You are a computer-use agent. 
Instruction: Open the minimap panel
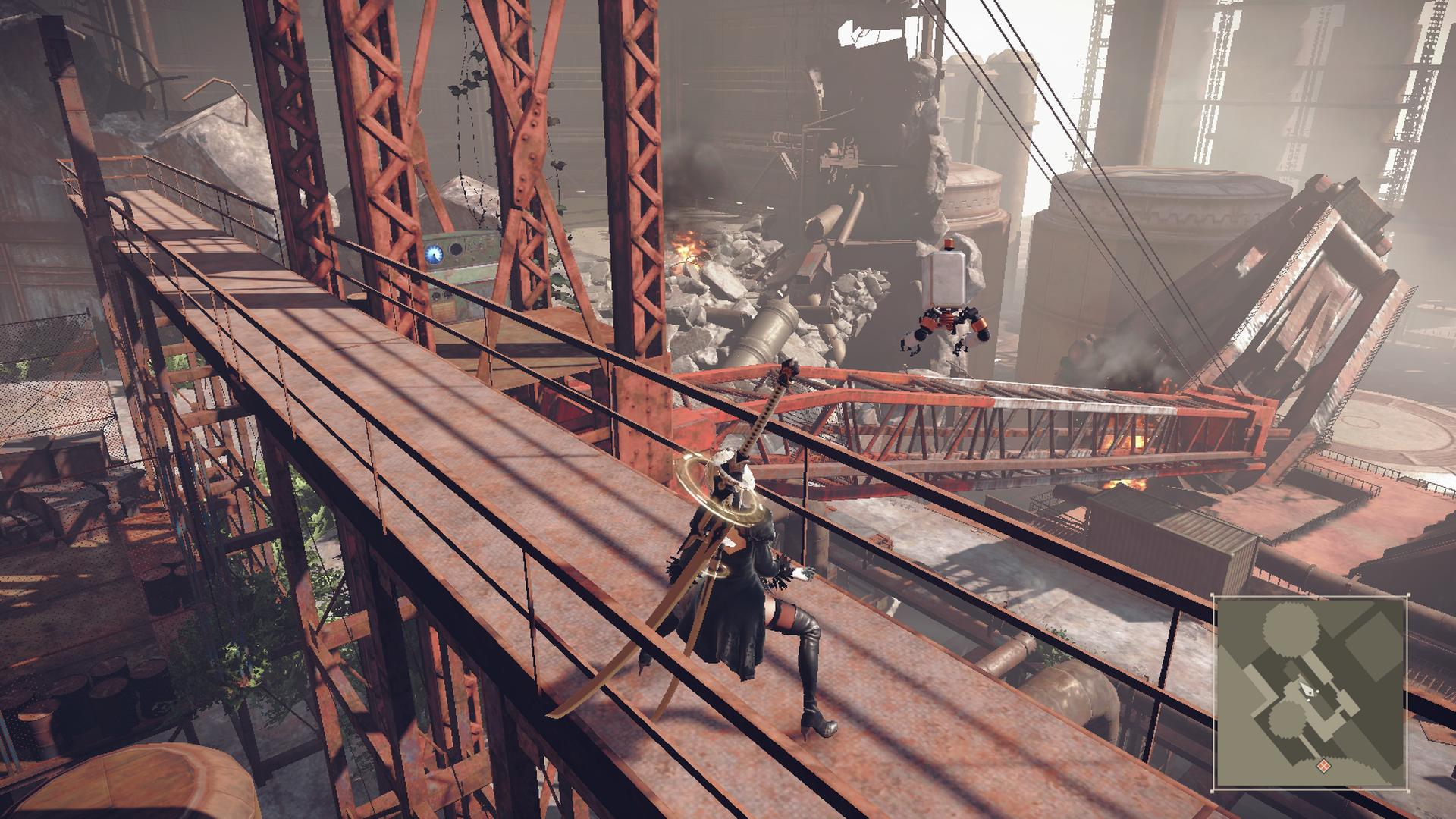[1310, 693]
